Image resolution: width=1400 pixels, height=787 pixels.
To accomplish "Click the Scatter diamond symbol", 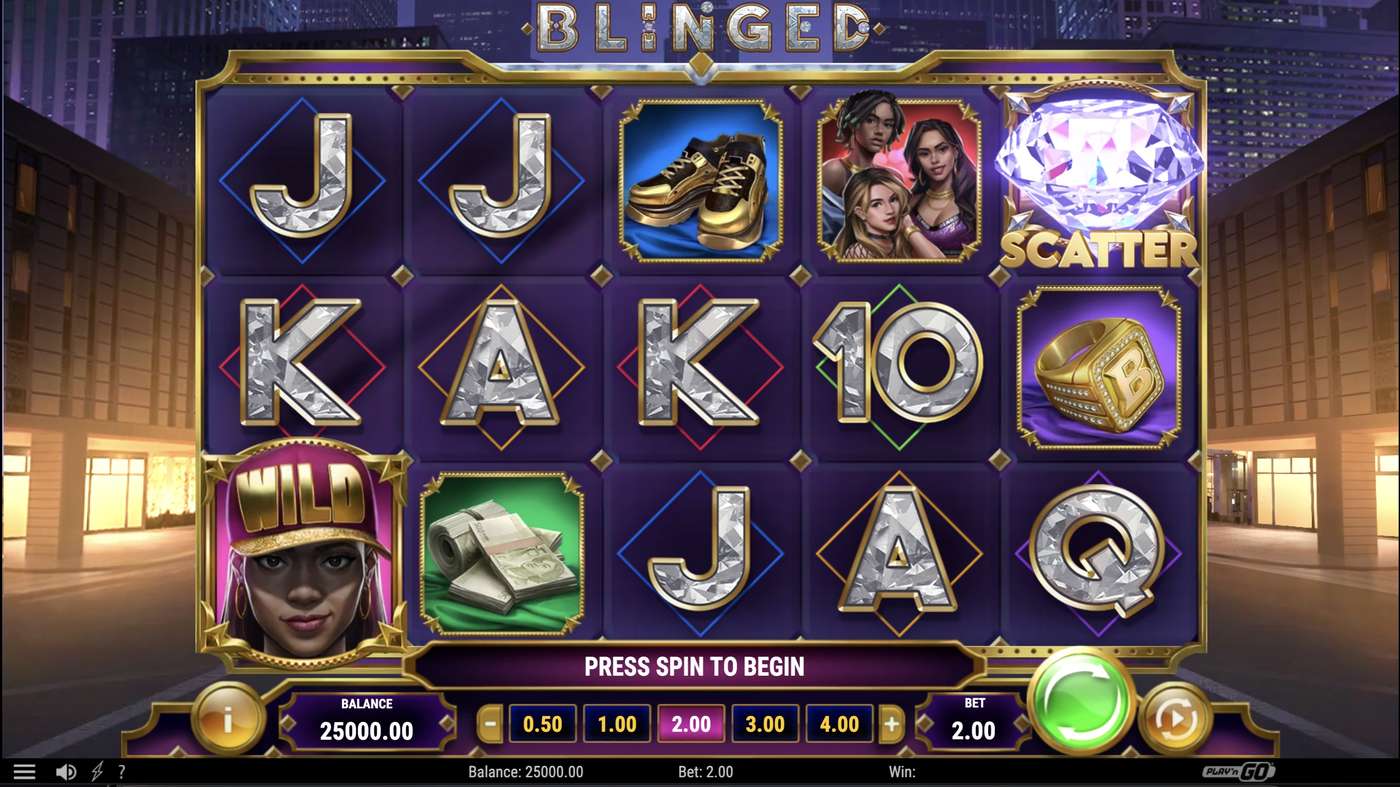I will pos(1098,178).
